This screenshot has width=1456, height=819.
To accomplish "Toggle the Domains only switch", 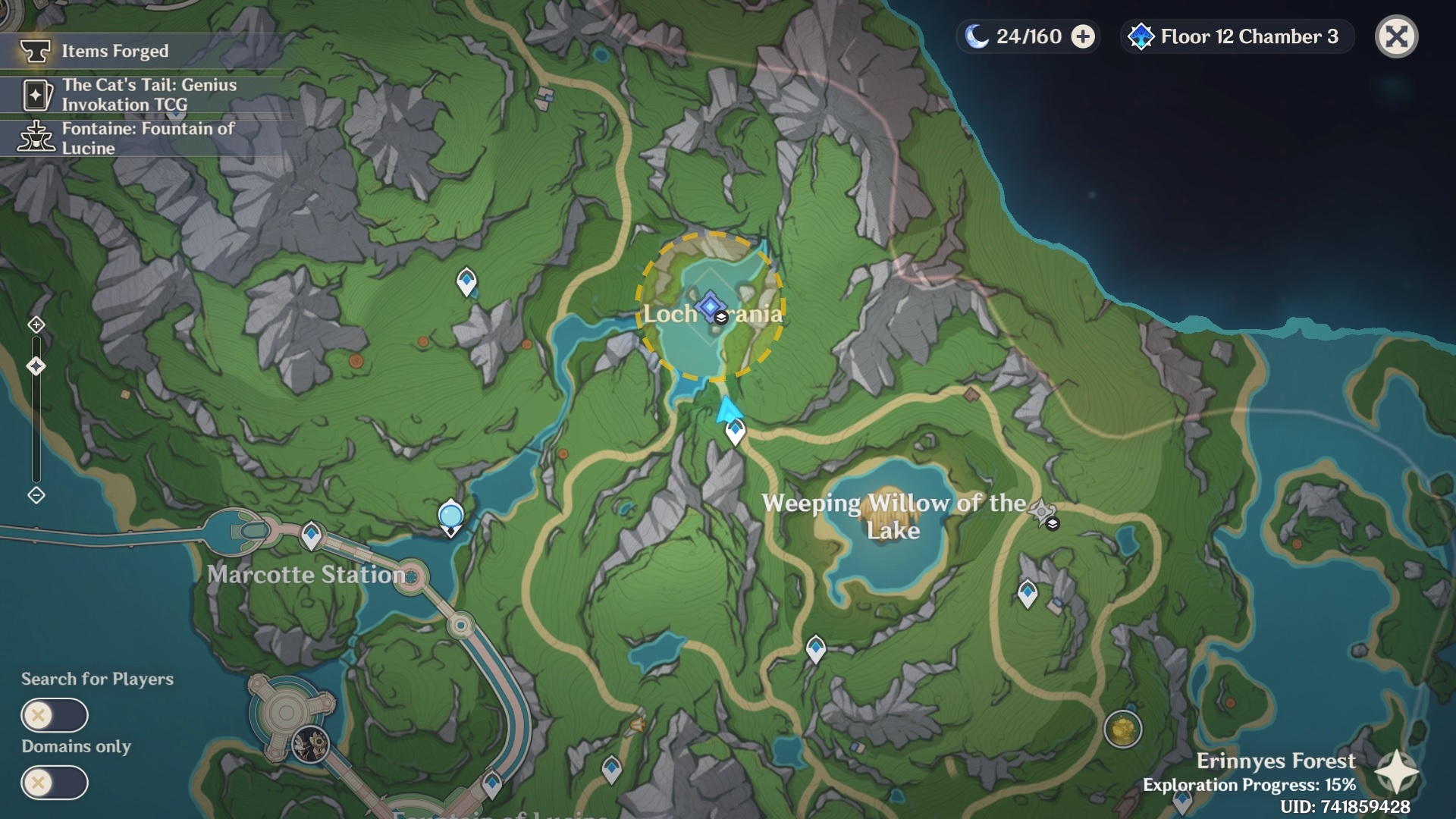I will click(x=55, y=783).
